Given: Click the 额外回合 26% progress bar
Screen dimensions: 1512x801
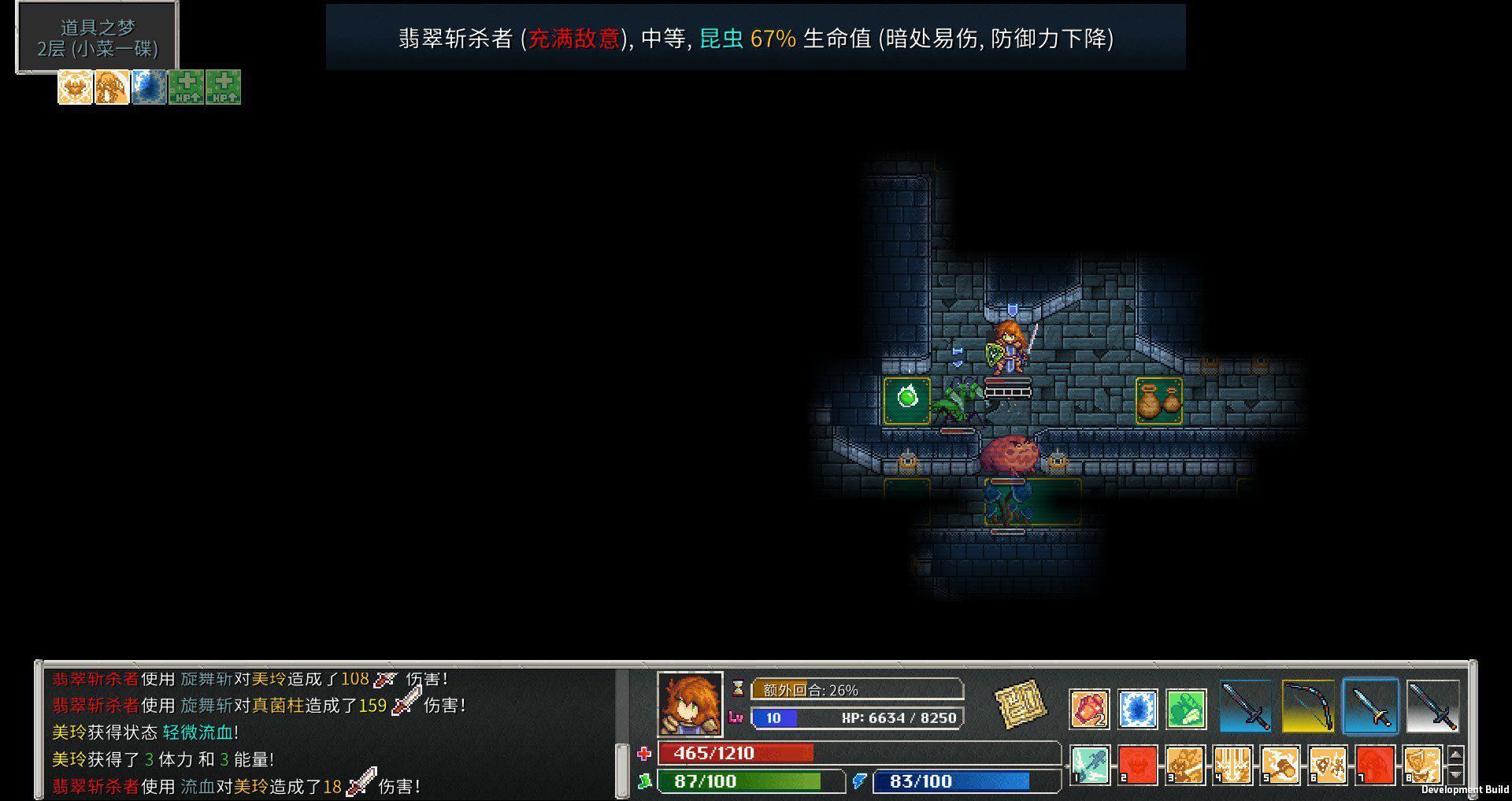Looking at the screenshot, I should (858, 689).
